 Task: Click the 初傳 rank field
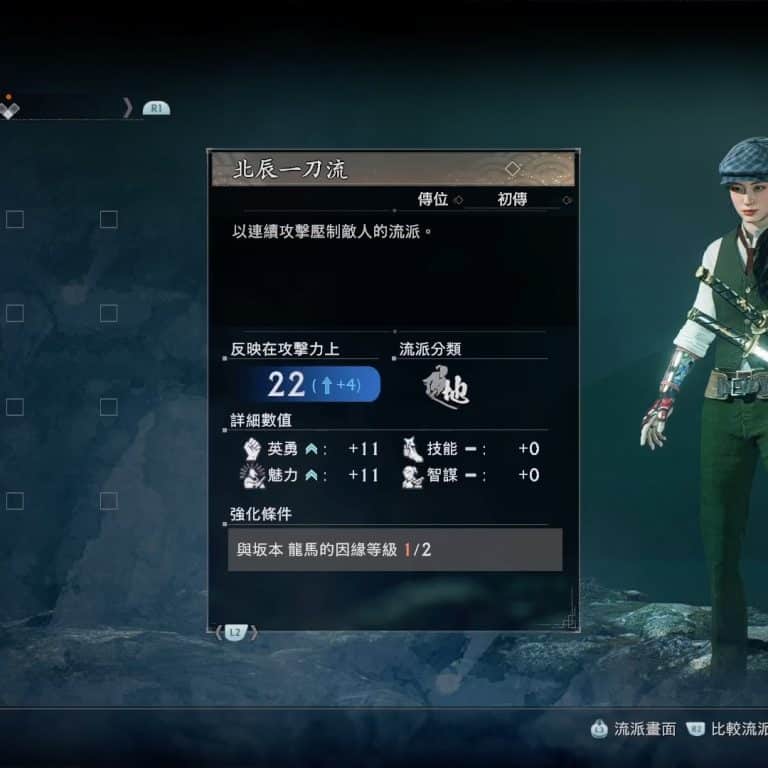[512, 199]
